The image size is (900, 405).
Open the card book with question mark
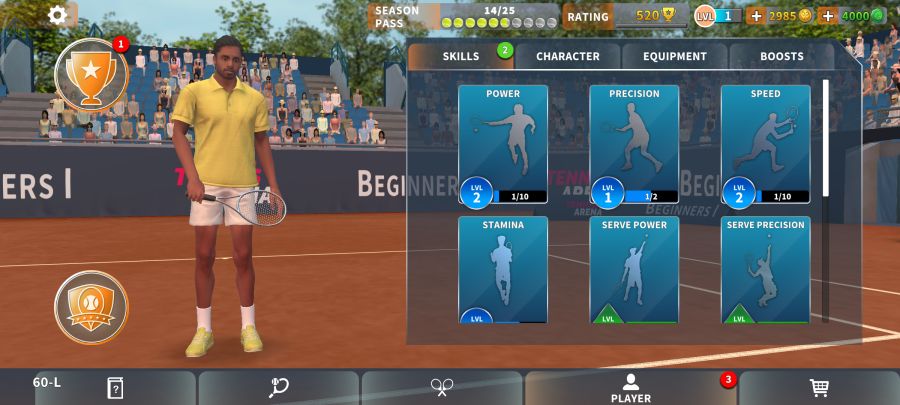tap(115, 387)
